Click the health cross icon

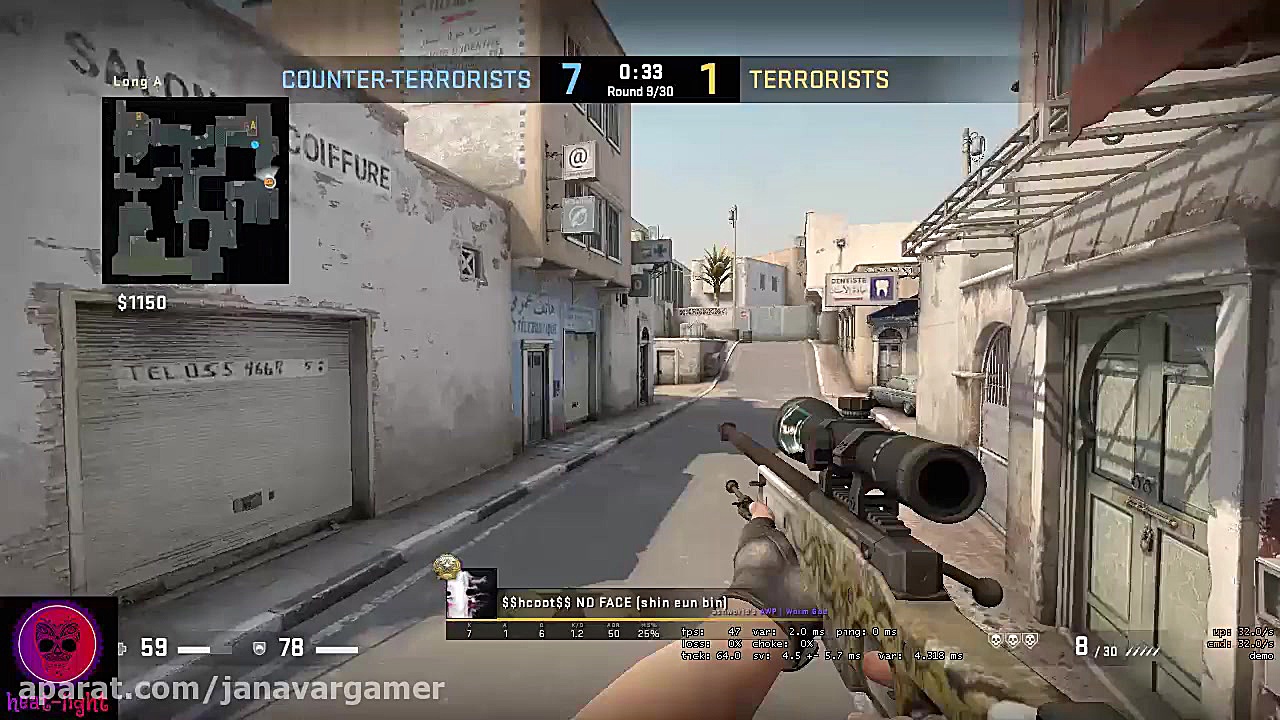click(122, 648)
